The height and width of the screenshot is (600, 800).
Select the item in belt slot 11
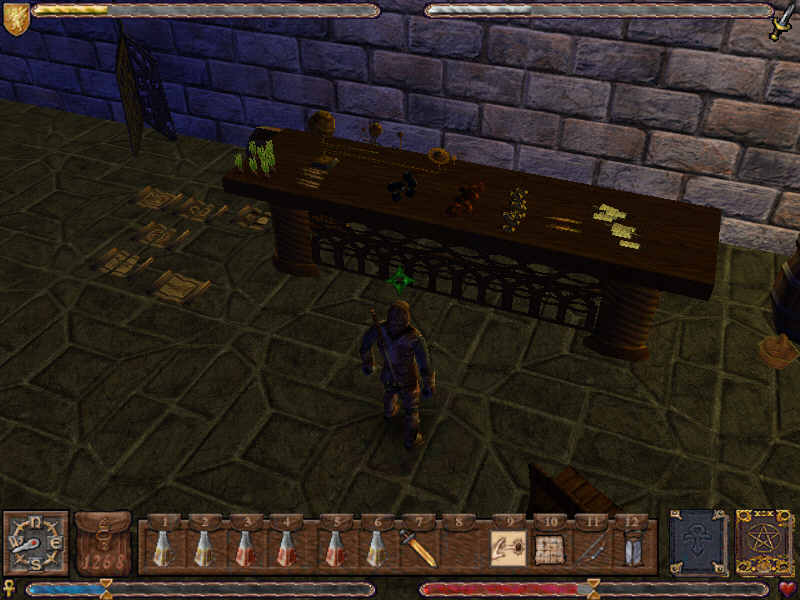[x=591, y=548]
